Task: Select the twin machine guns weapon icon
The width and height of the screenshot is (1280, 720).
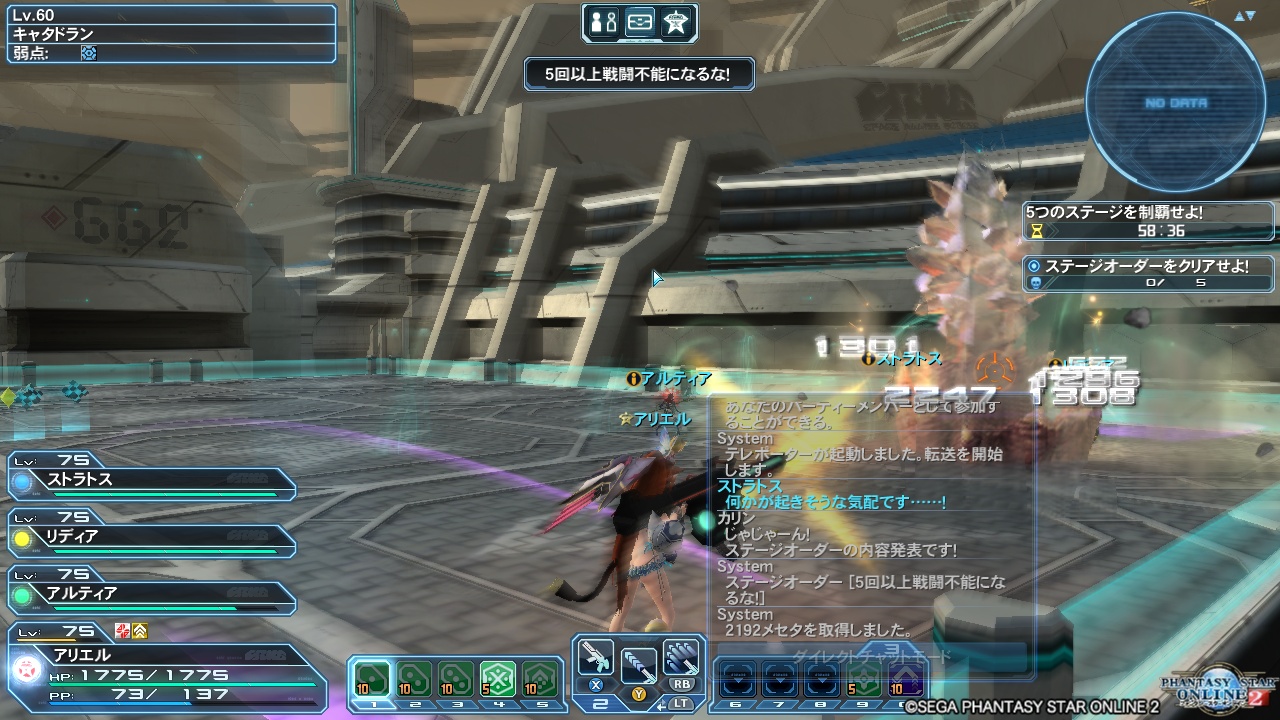Action: (596, 657)
